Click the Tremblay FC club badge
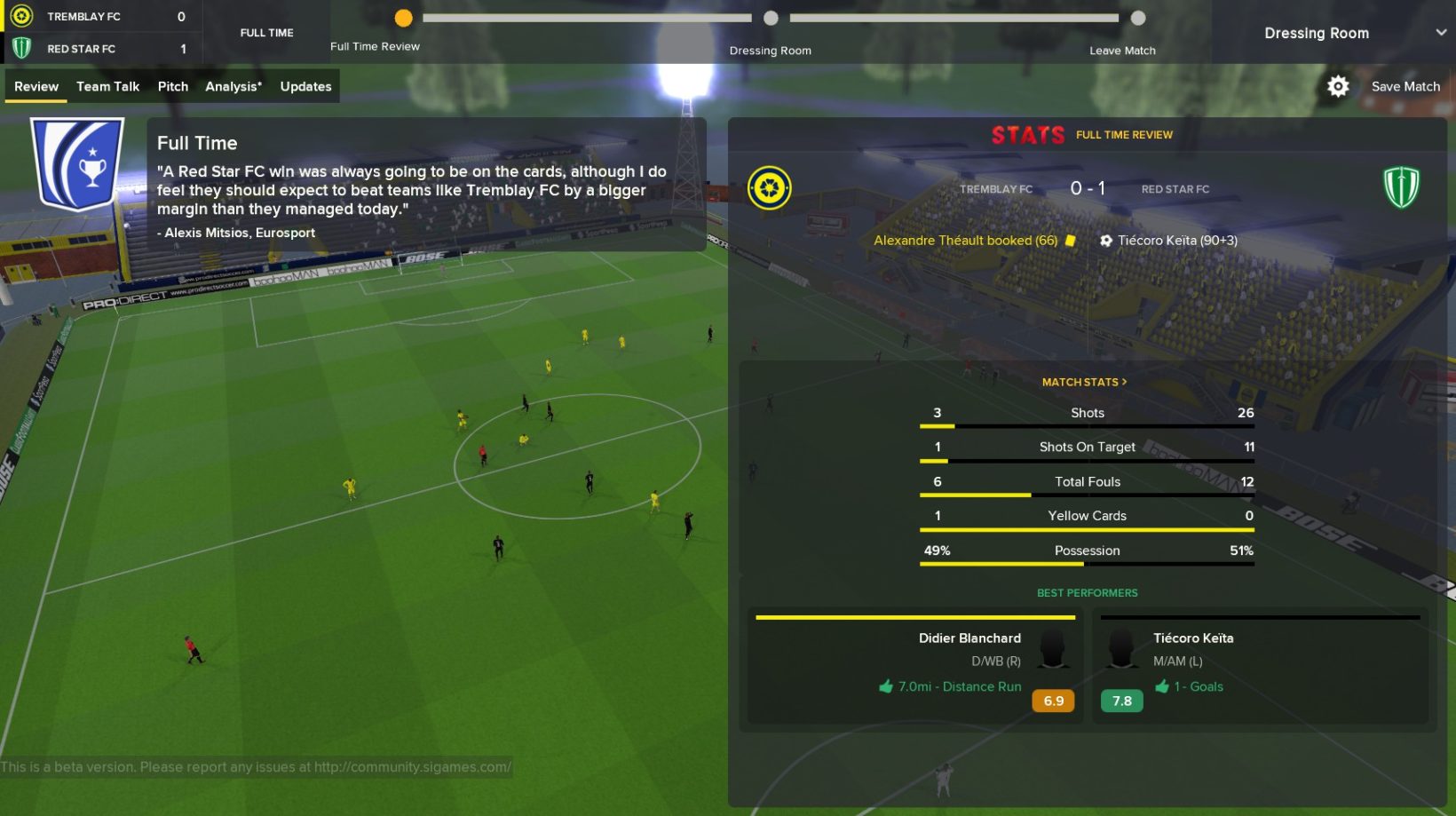Image resolution: width=1456 pixels, height=816 pixels. tap(769, 187)
